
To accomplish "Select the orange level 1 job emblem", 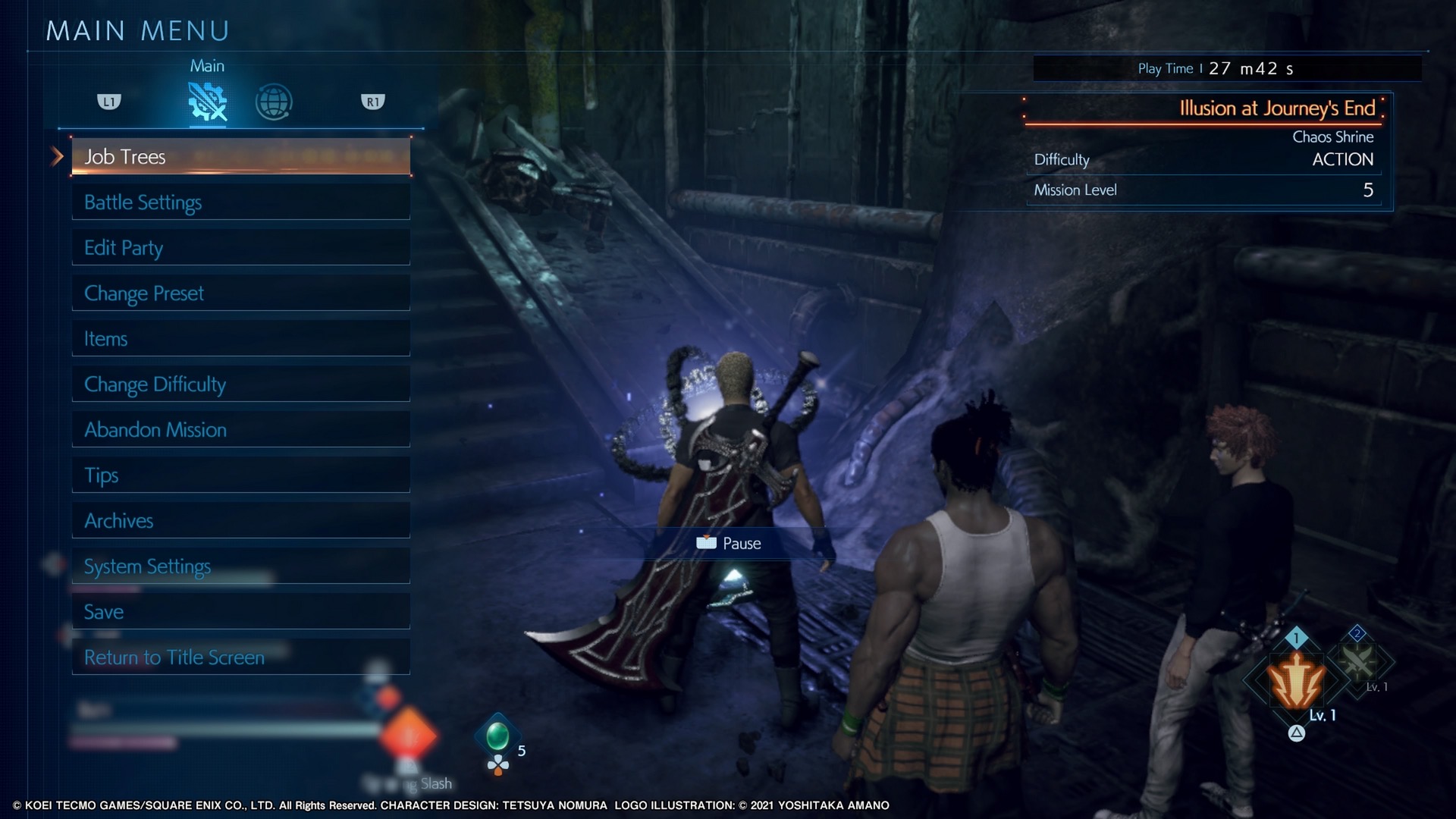I will click(x=1297, y=680).
